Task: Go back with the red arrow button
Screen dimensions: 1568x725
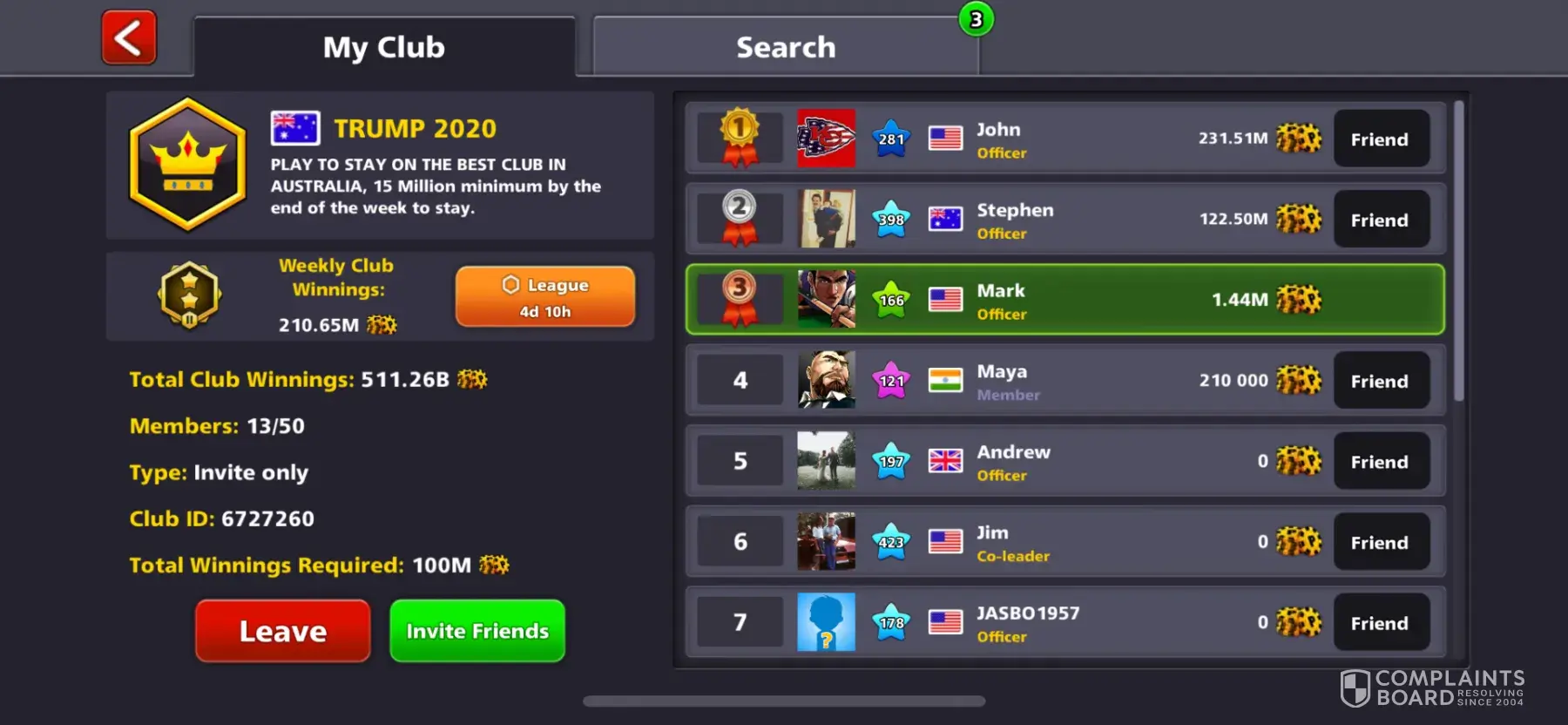Action: 129,38
